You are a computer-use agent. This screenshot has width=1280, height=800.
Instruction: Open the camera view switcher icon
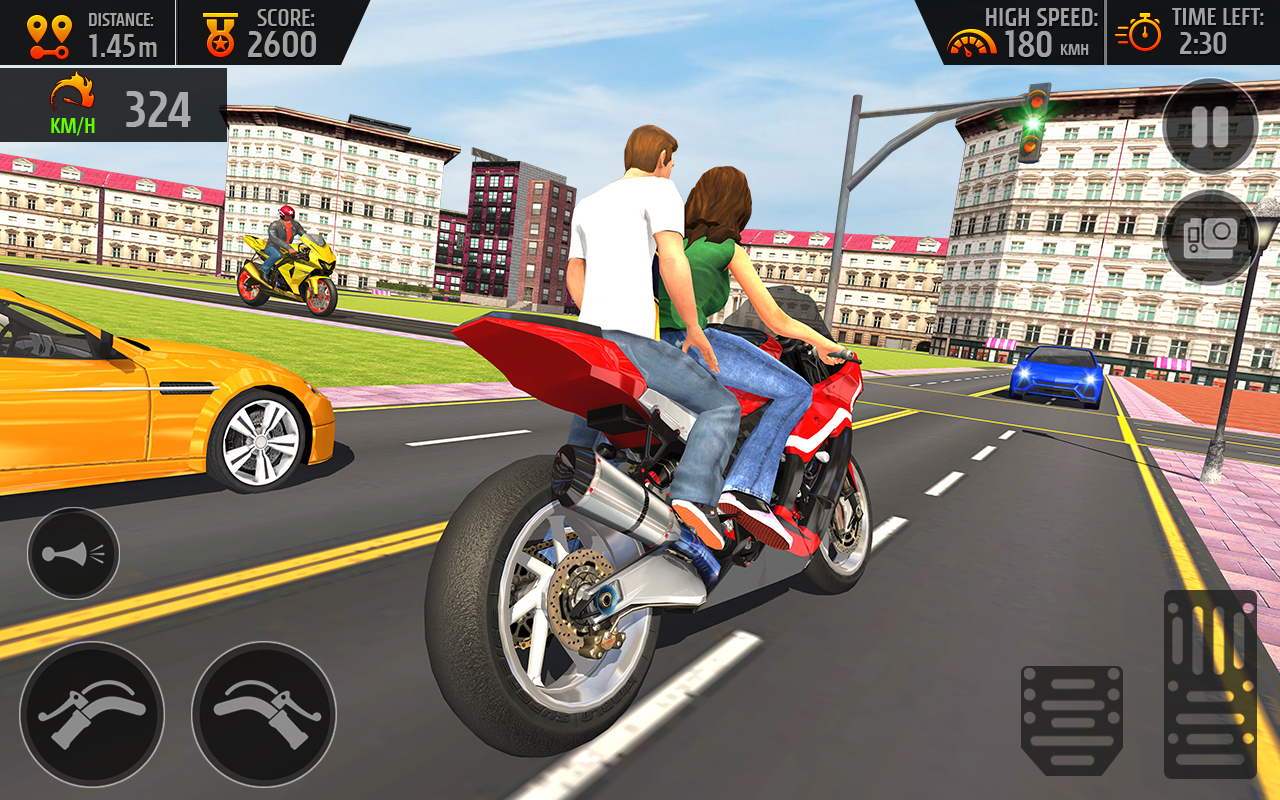pyautogui.click(x=1209, y=235)
